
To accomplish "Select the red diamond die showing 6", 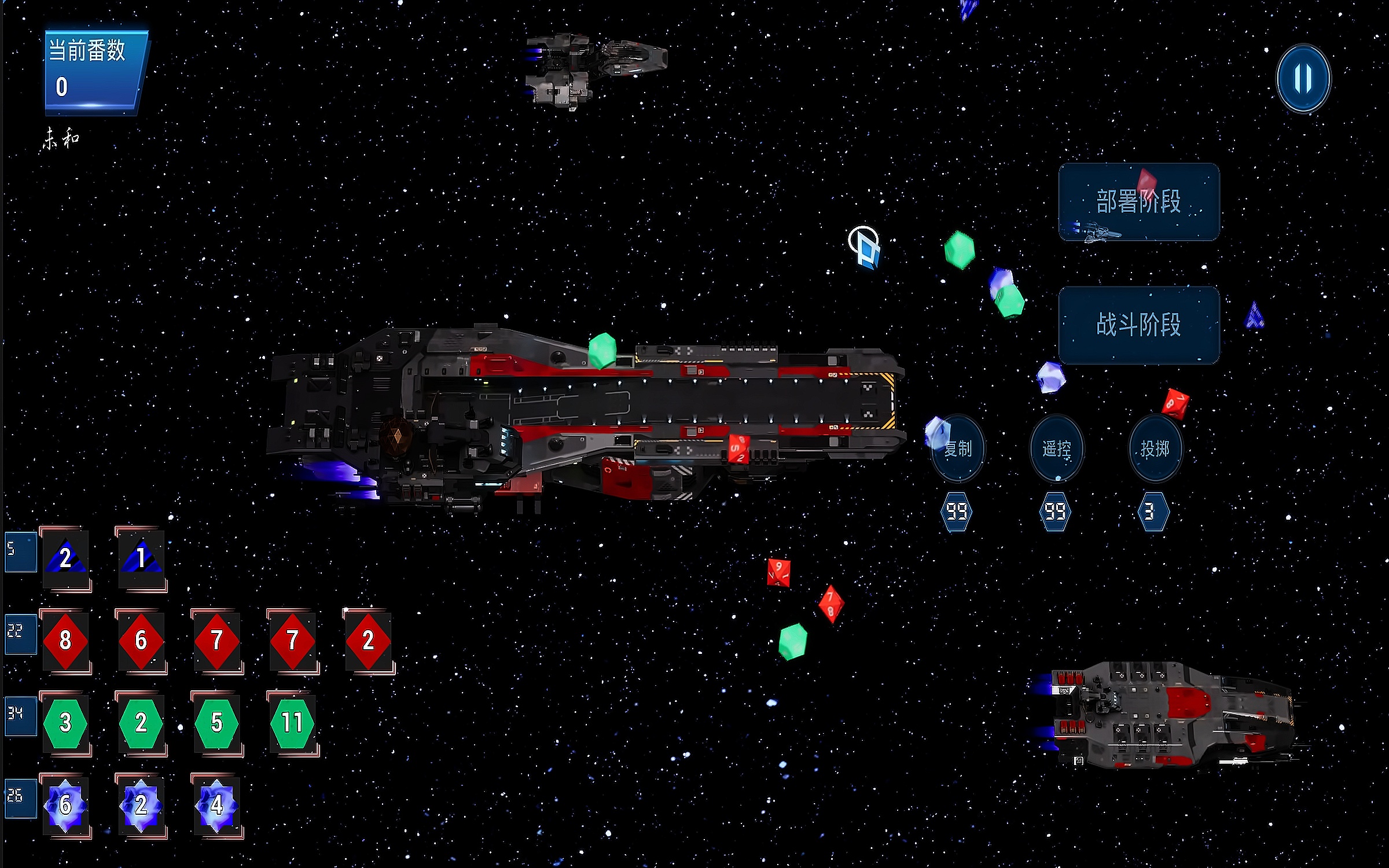I will point(141,641).
